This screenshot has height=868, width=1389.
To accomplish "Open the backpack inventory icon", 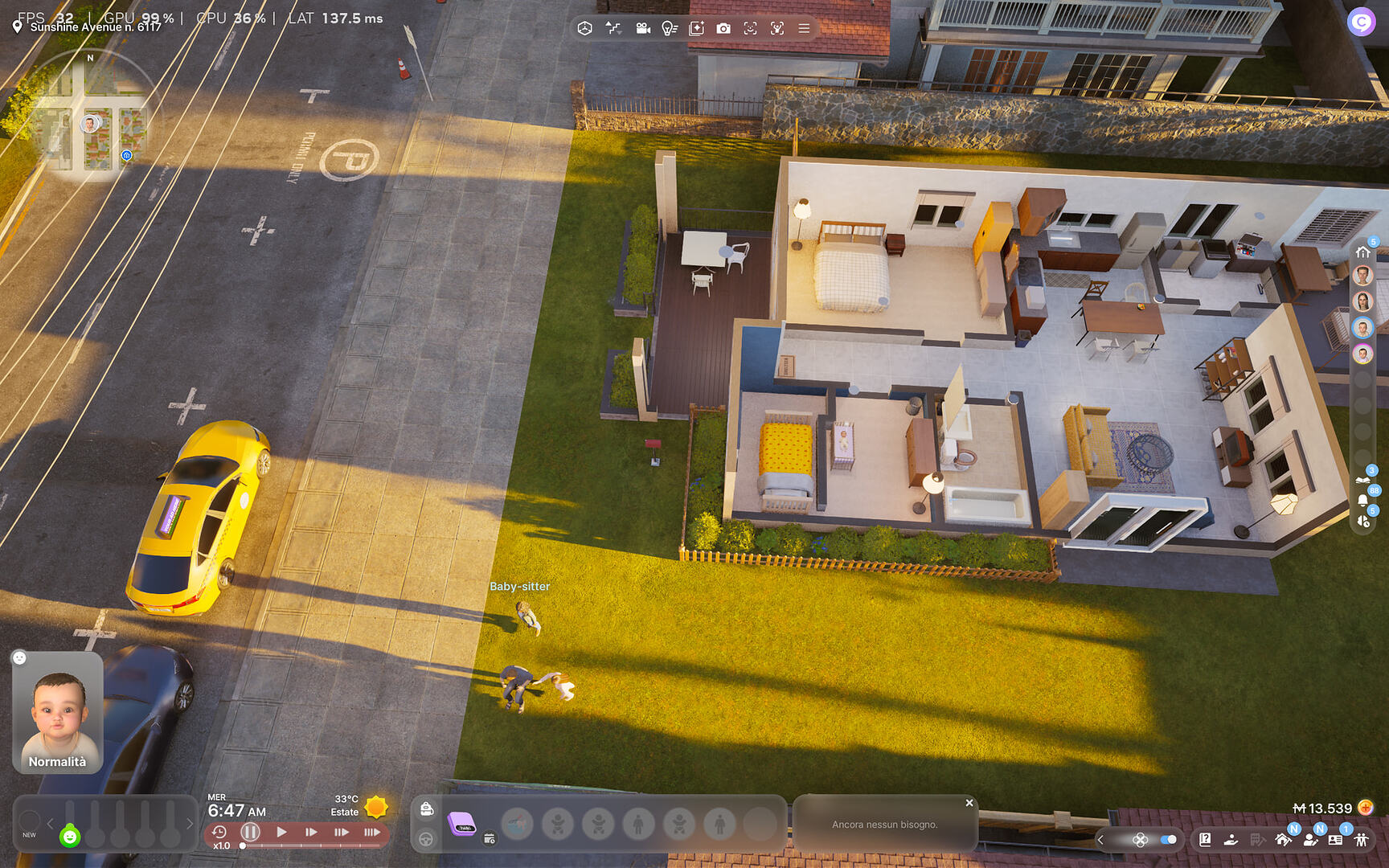I will point(426,809).
